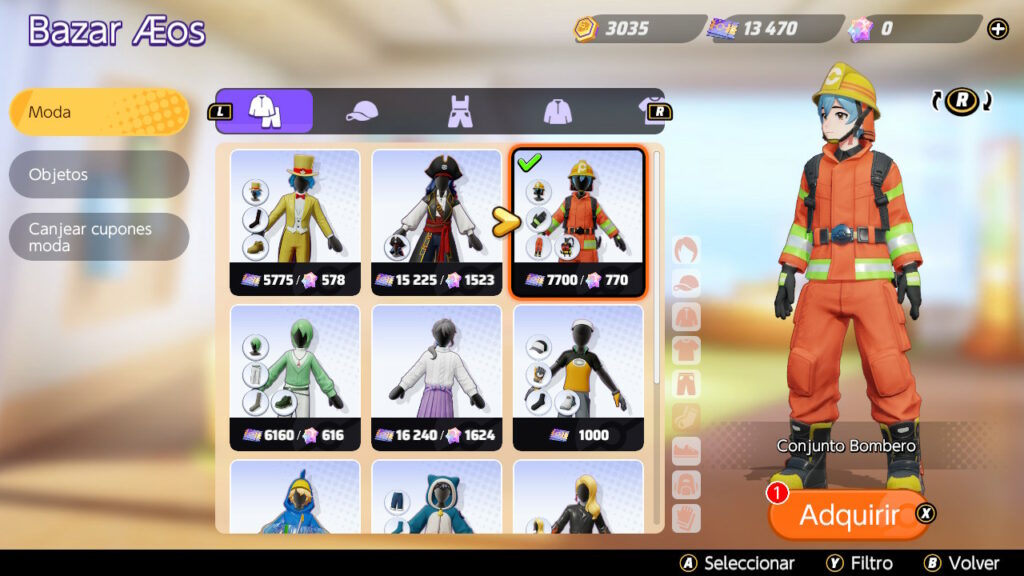Choose the white sweater purple skirt outfit
Viewport: 1024px width, 576px height.
coord(437,377)
